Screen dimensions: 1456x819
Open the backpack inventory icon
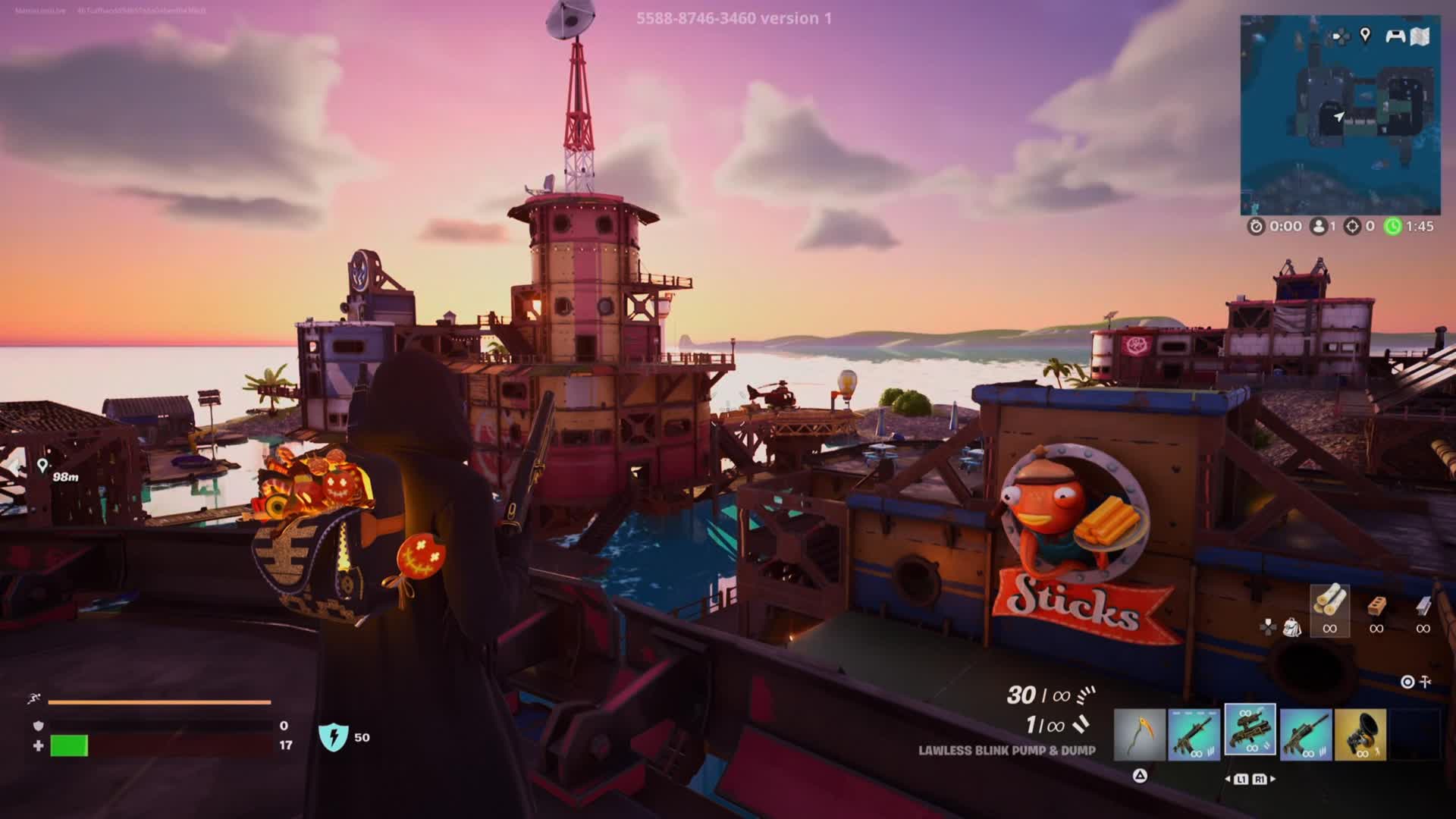point(1291,627)
